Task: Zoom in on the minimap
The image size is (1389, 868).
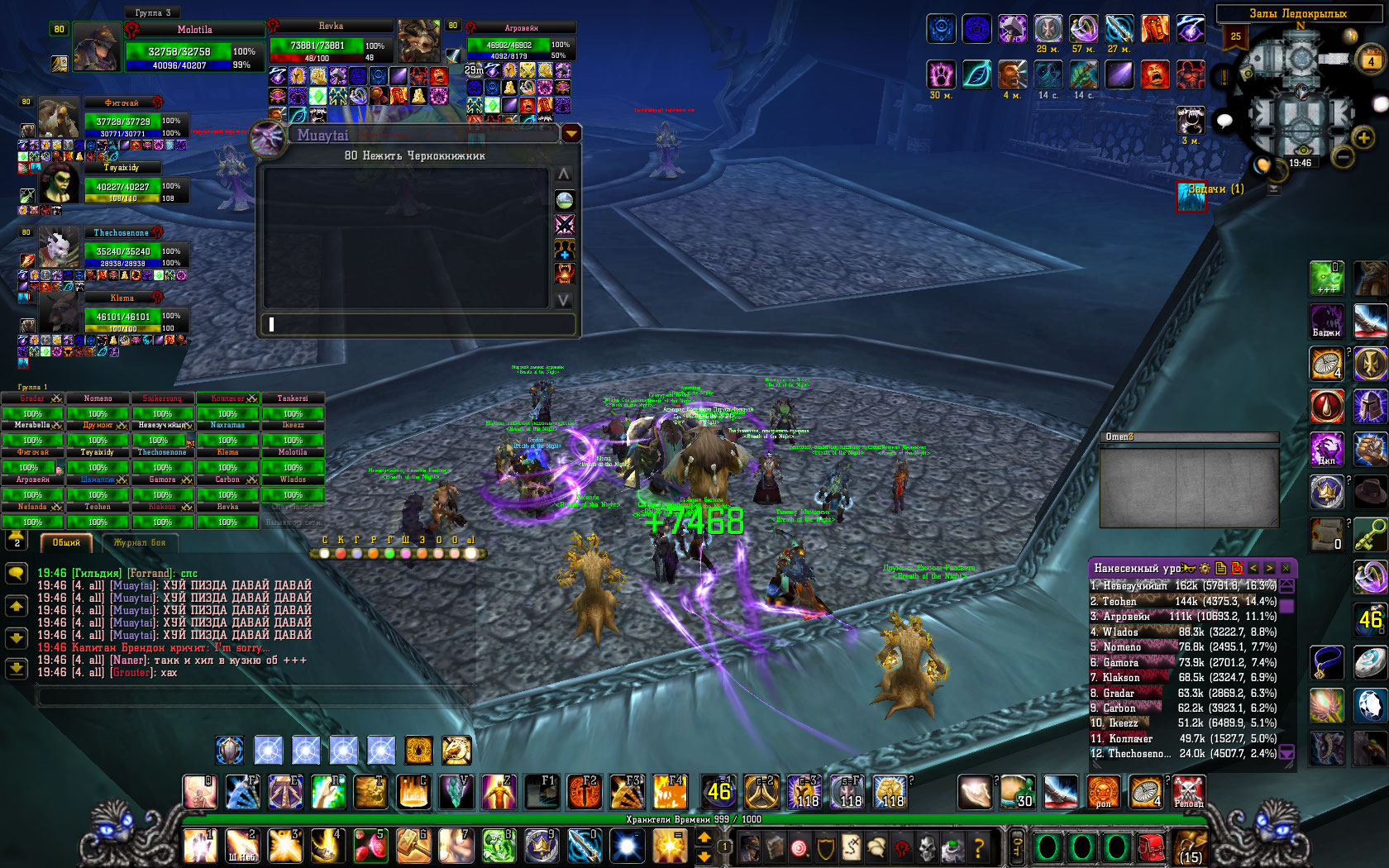Action: pos(1364,137)
